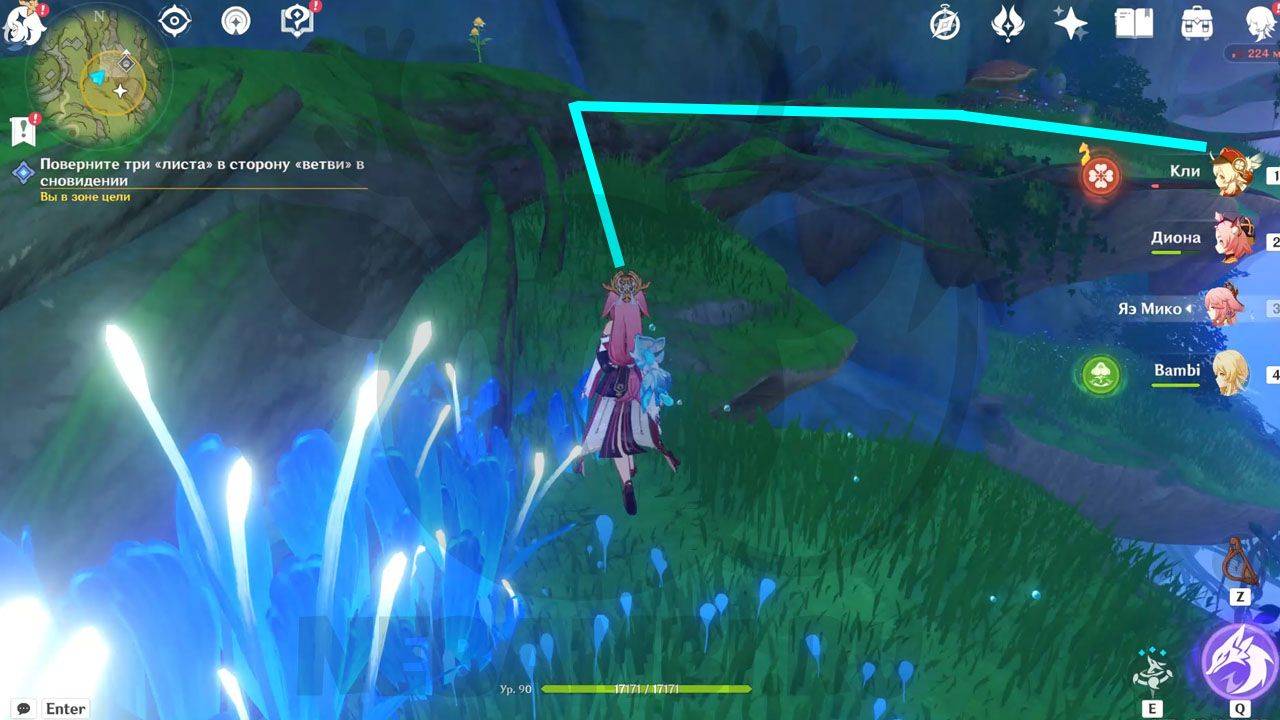The height and width of the screenshot is (720, 1280).
Task: Switch to party member Диона
Action: tap(1234, 240)
